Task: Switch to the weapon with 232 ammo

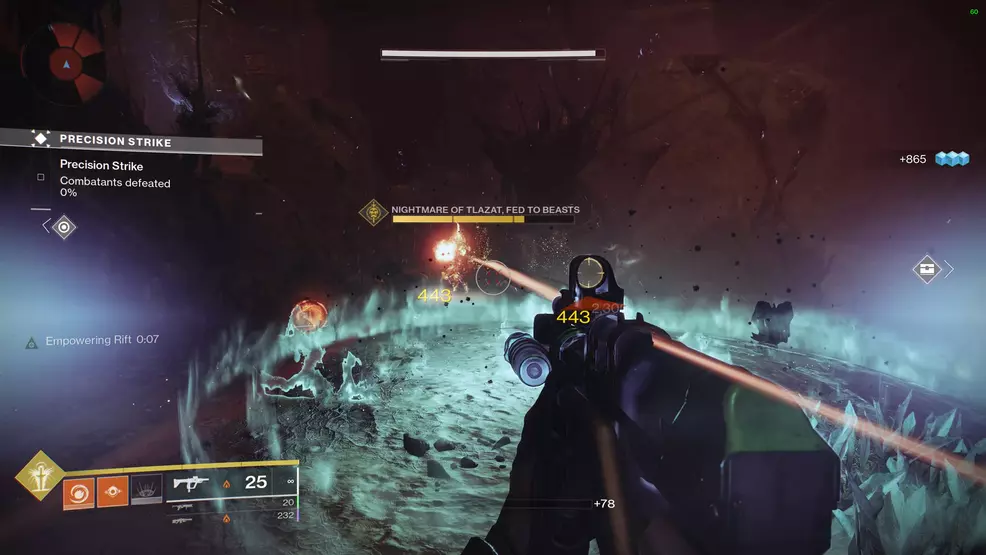Action: point(183,518)
